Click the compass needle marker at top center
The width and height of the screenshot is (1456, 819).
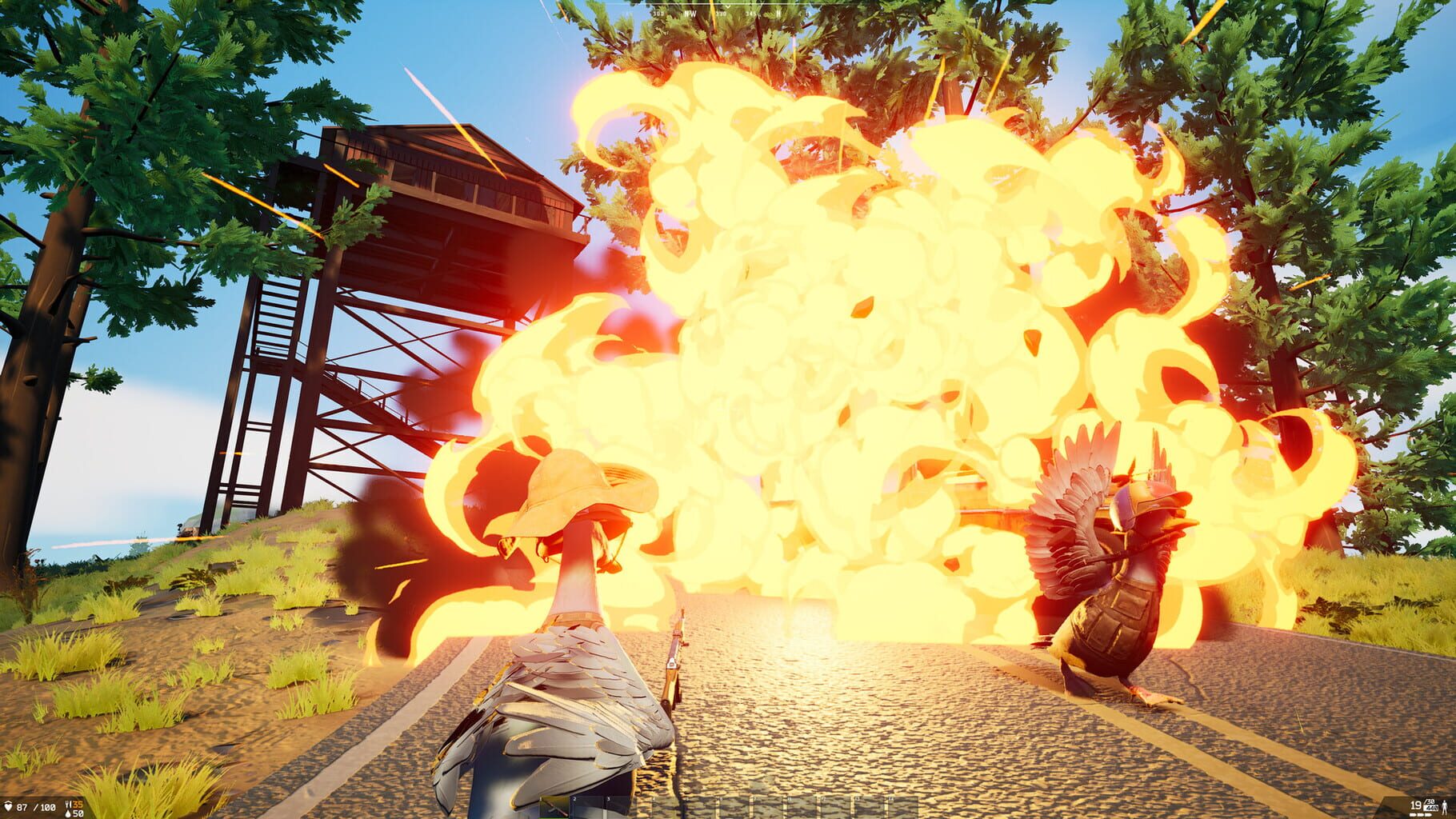point(728,7)
